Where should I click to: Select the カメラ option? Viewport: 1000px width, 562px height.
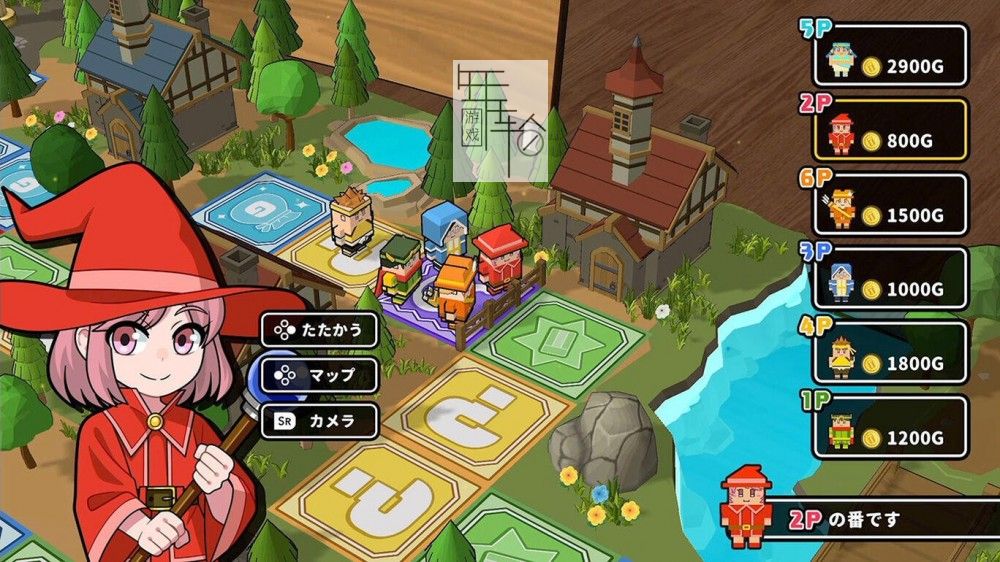coord(320,421)
